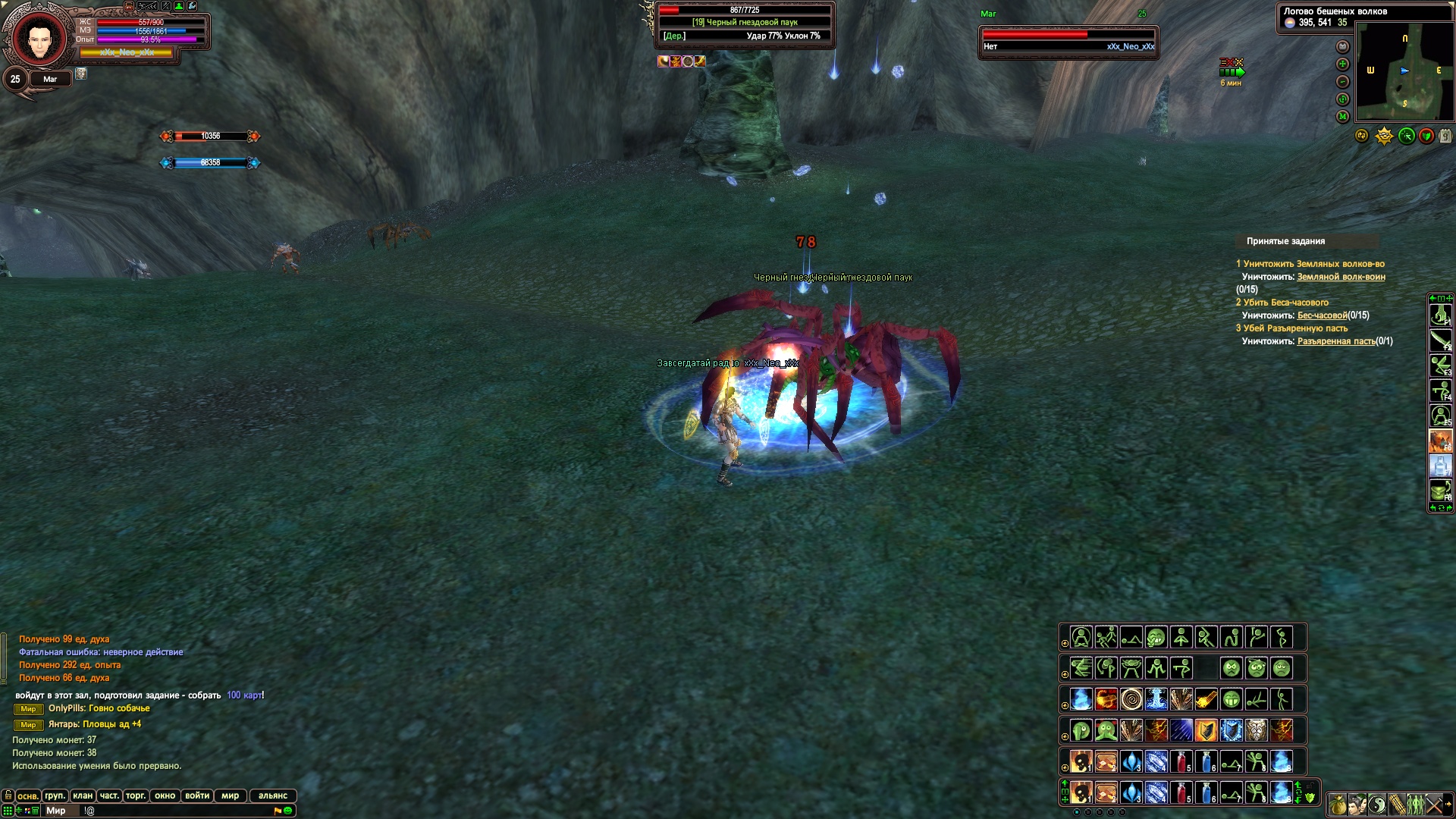The width and height of the screenshot is (1456, 819).
Task: Click the Разъяренная пасть quest link
Action: point(1336,341)
